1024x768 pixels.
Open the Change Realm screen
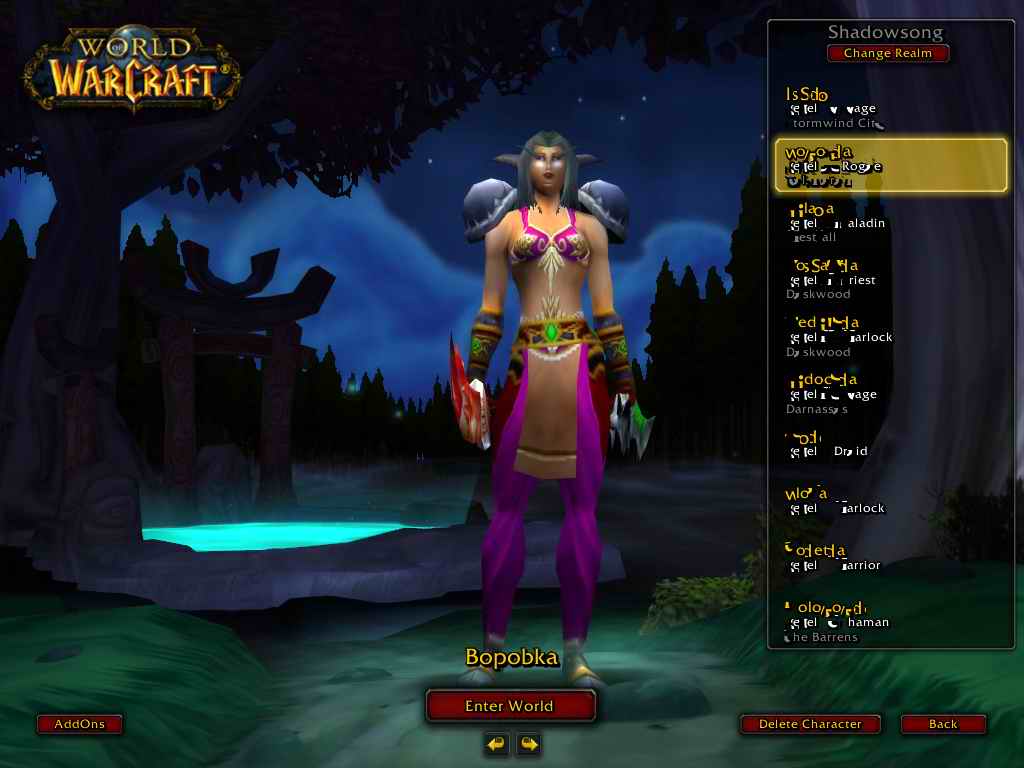(887, 53)
